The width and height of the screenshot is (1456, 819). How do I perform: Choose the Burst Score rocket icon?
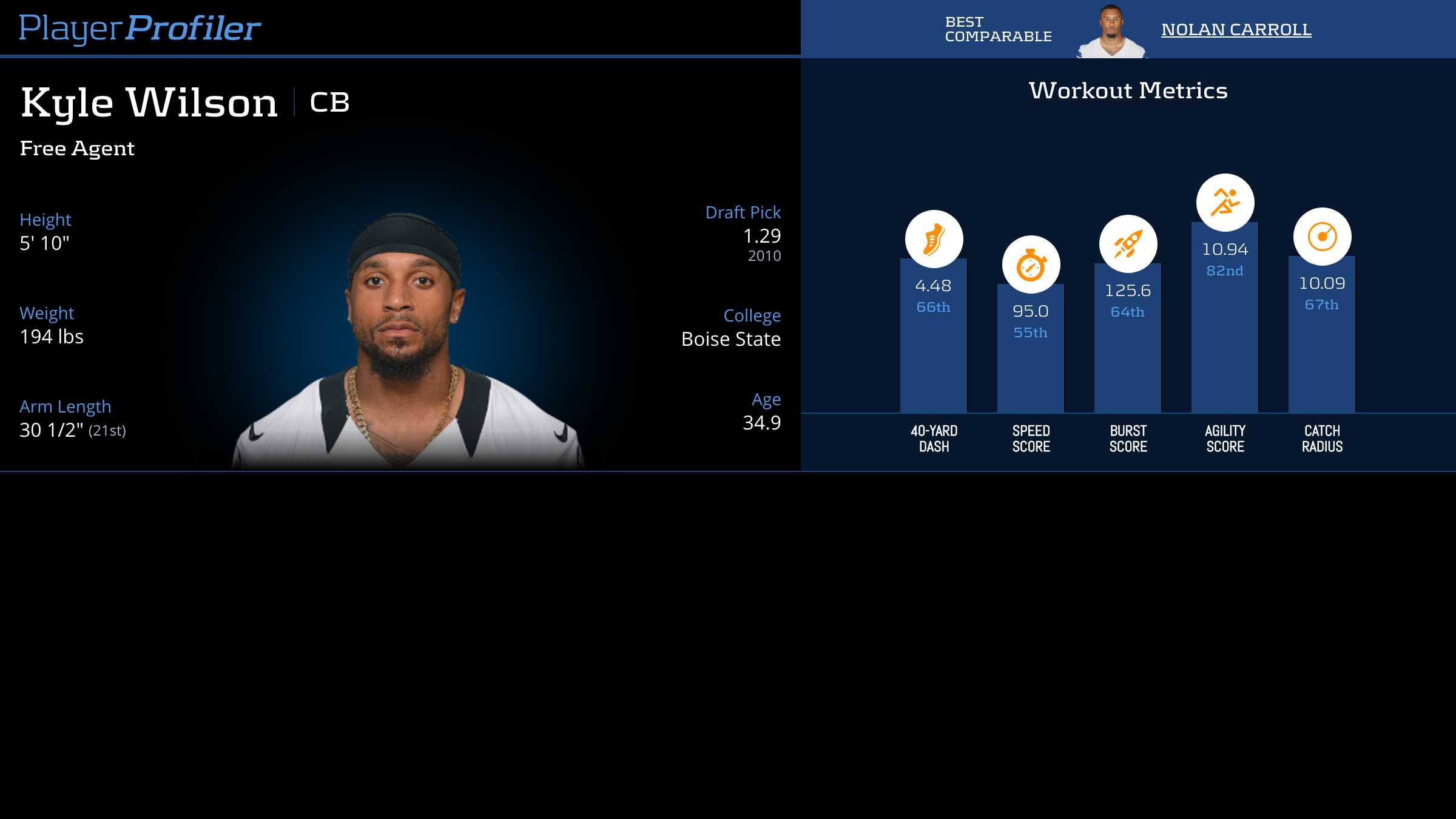tap(1128, 244)
